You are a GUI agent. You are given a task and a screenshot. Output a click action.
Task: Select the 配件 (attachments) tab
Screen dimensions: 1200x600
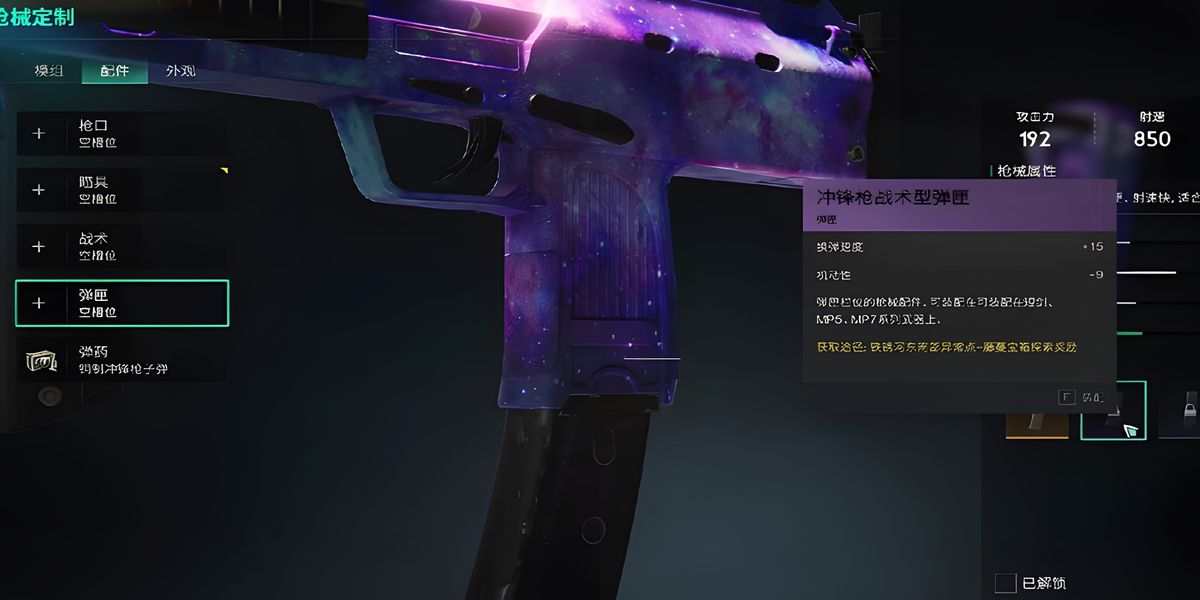pyautogui.click(x=114, y=71)
